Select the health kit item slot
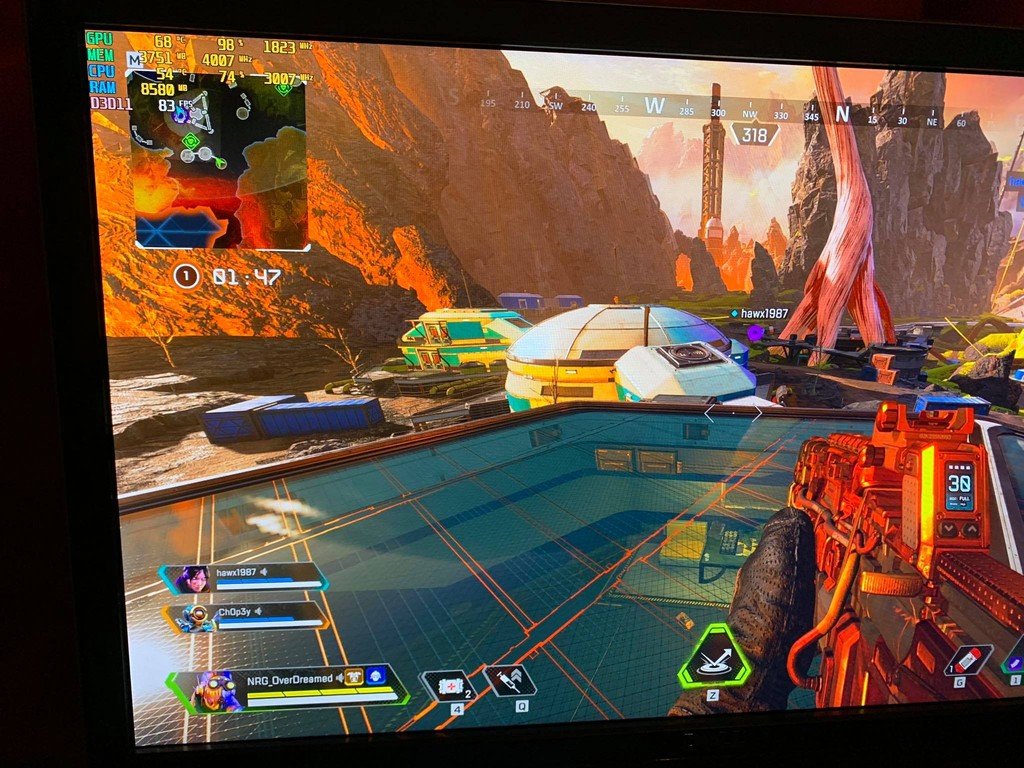1024x768 pixels. click(448, 687)
